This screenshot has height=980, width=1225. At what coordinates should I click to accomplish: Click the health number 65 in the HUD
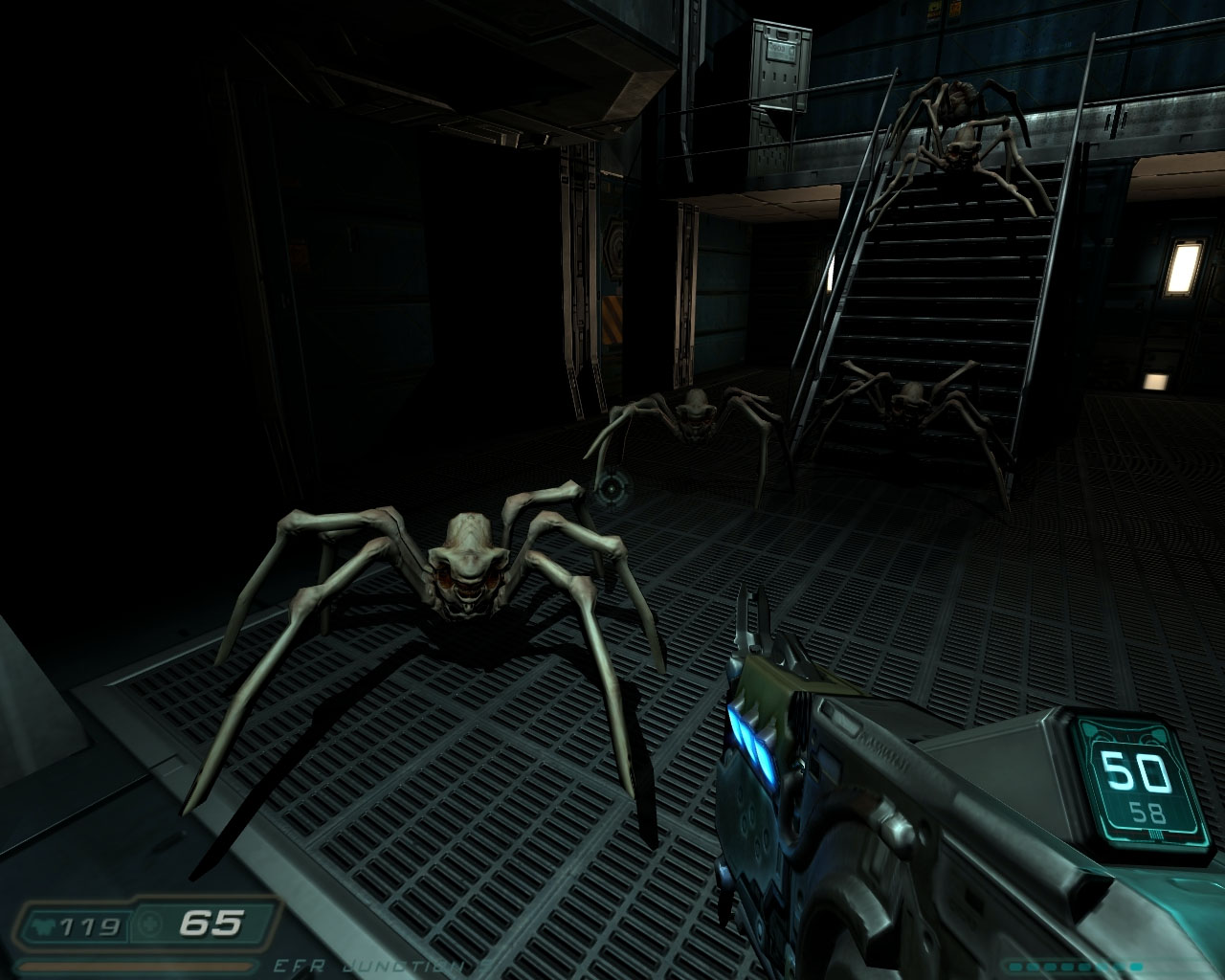coord(210,924)
